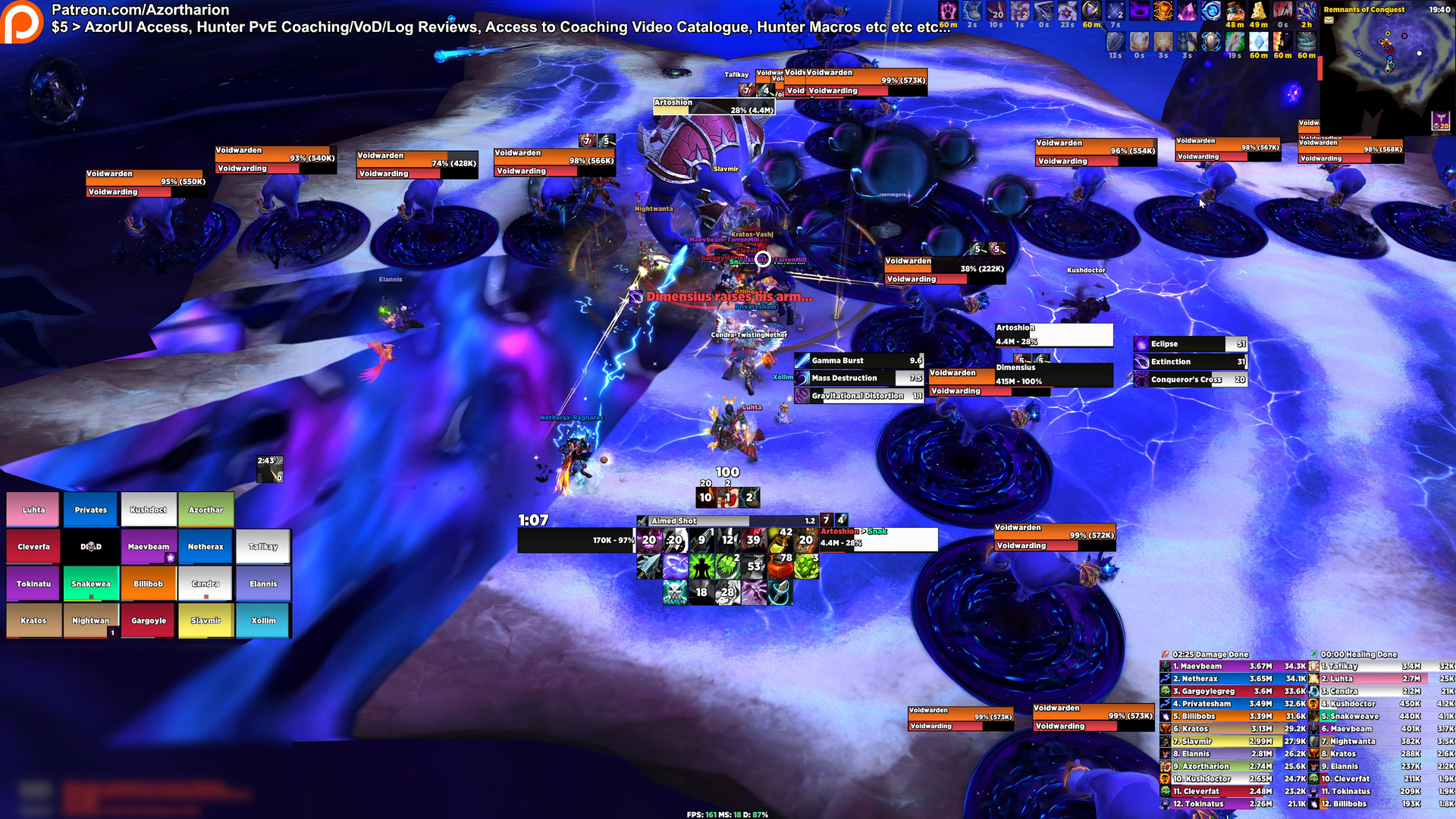The image size is (1456, 819).
Task: Cast the purple swirling chains ability
Action: 675,566
